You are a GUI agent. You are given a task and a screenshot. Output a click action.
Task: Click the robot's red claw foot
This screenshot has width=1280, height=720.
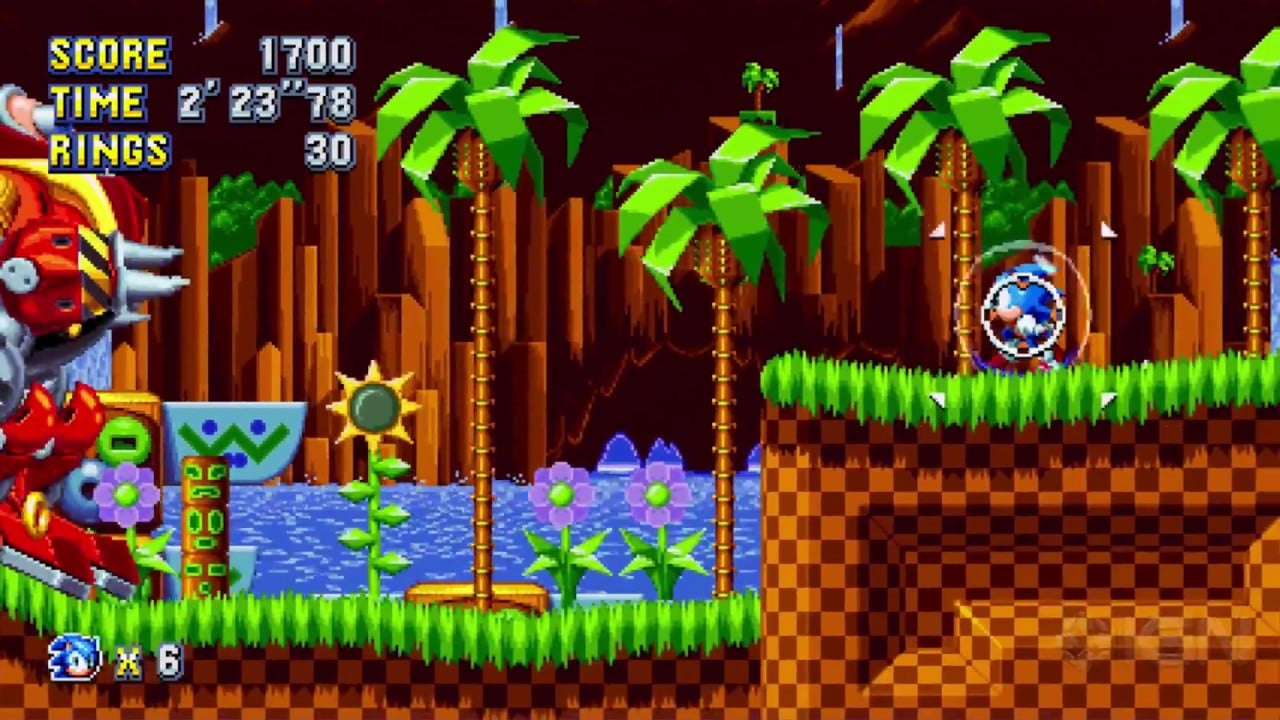(60, 560)
